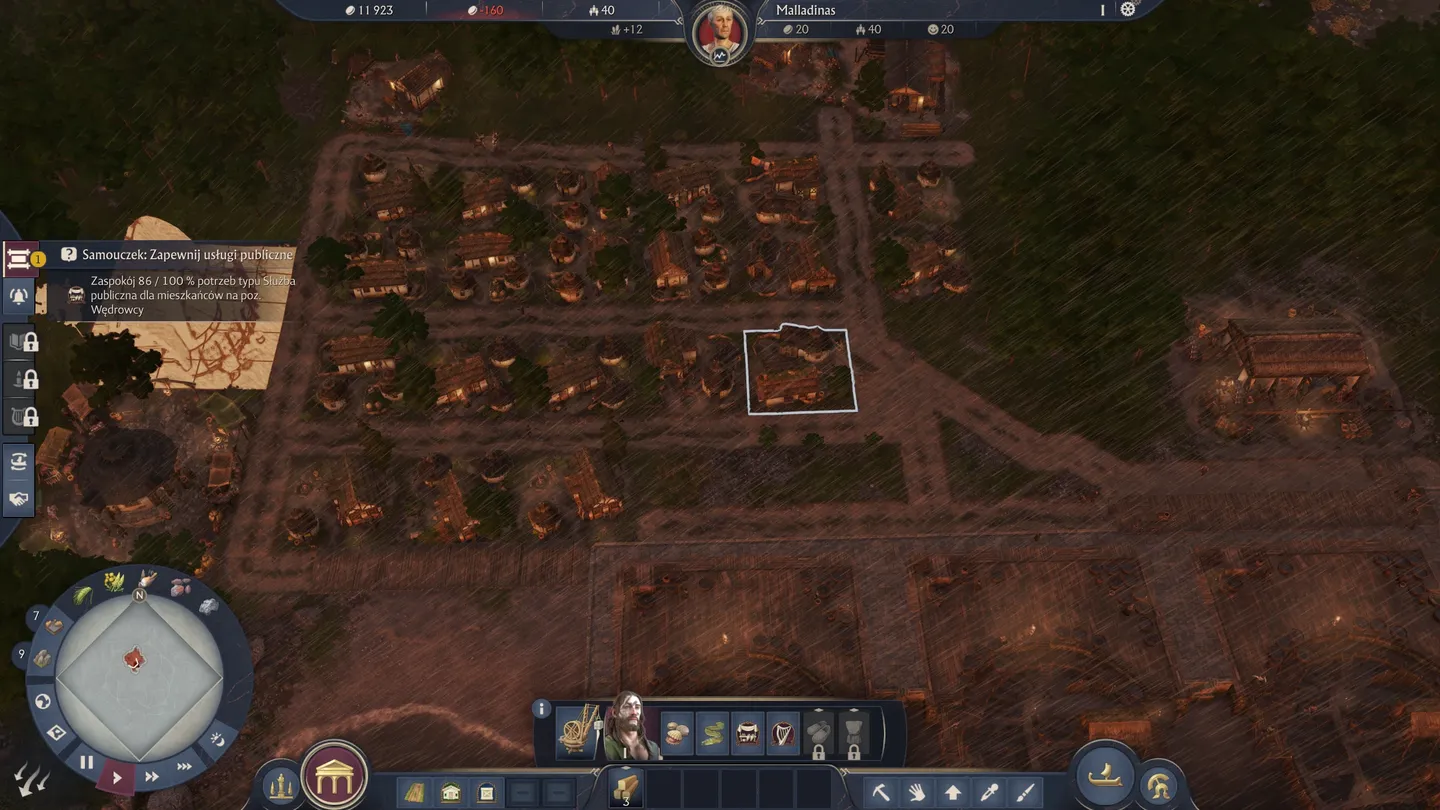Open the diplomacy handshake panel

point(18,498)
